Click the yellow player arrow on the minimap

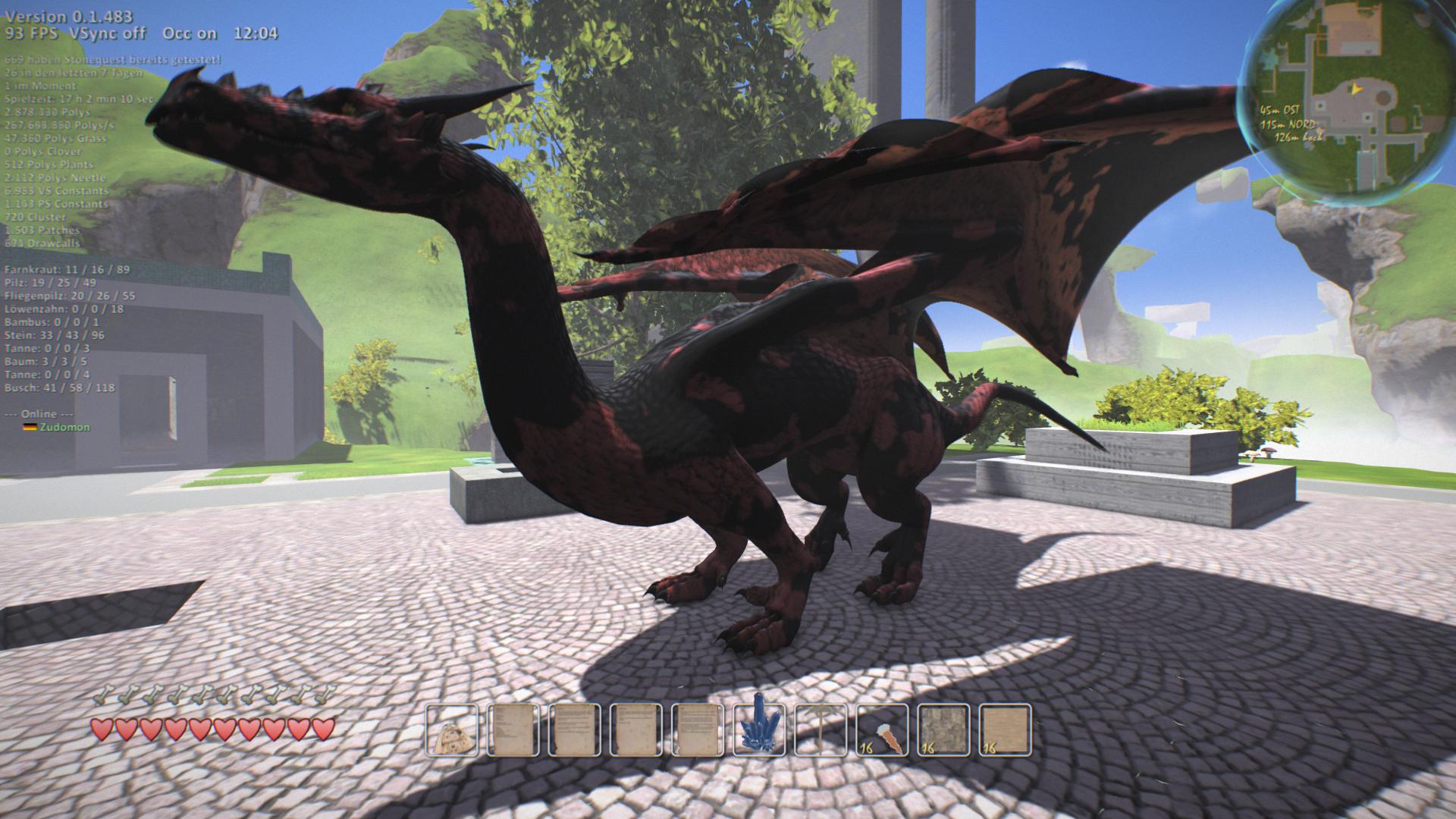tap(1354, 89)
